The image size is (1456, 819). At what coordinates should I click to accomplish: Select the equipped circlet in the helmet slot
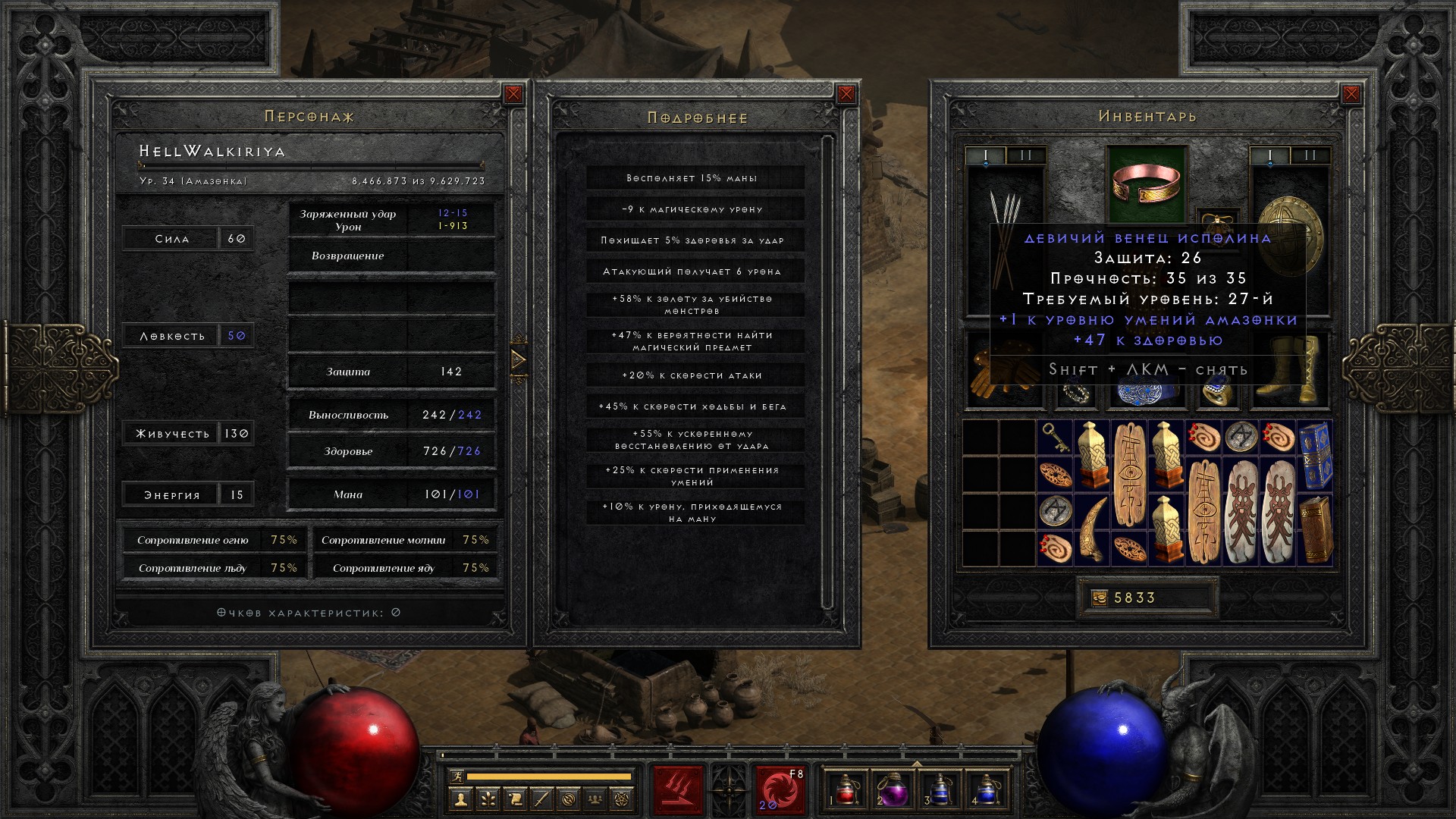(x=1146, y=184)
